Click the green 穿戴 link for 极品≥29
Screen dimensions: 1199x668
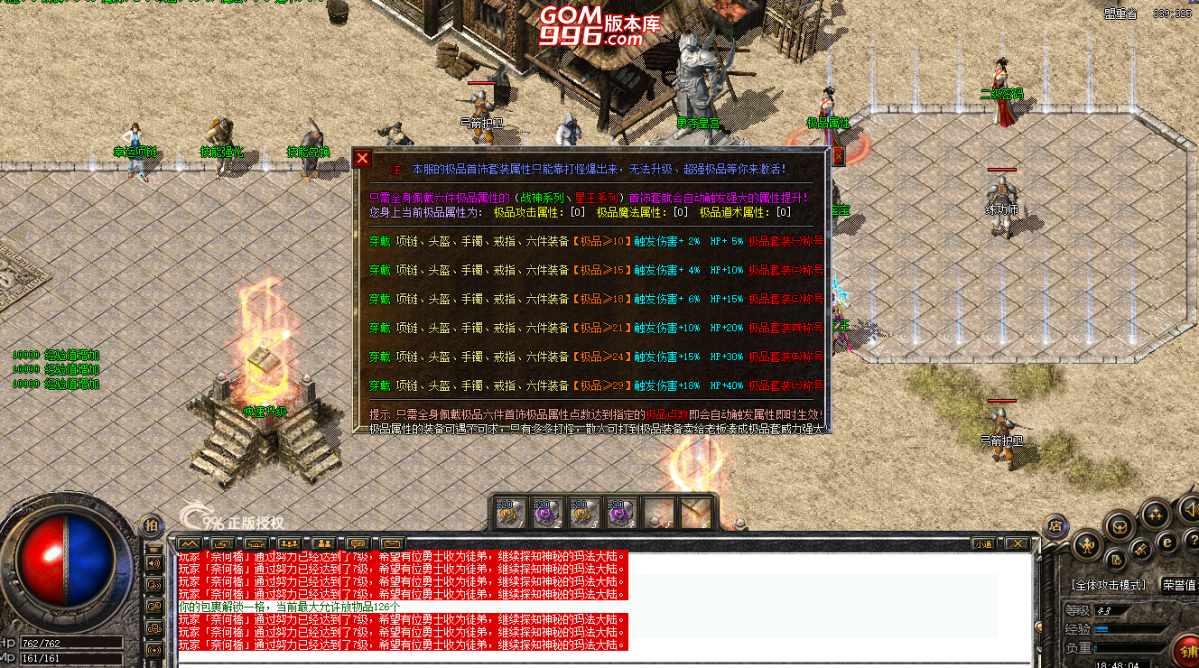pyautogui.click(x=379, y=385)
